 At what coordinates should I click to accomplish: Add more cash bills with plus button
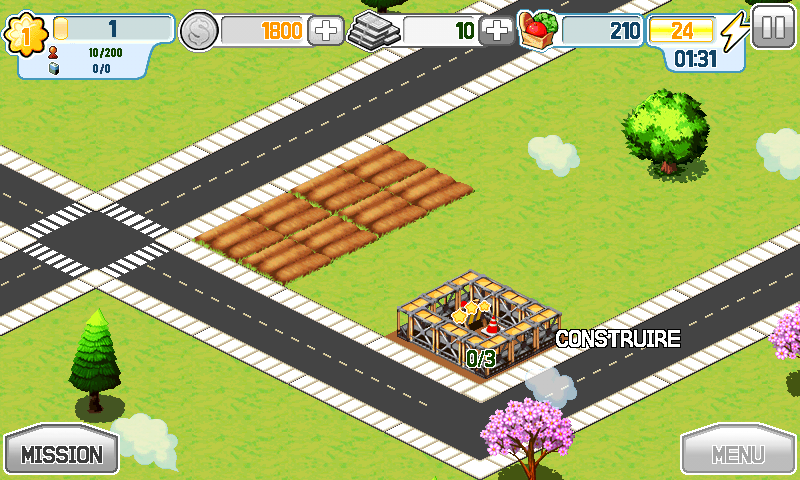click(496, 31)
